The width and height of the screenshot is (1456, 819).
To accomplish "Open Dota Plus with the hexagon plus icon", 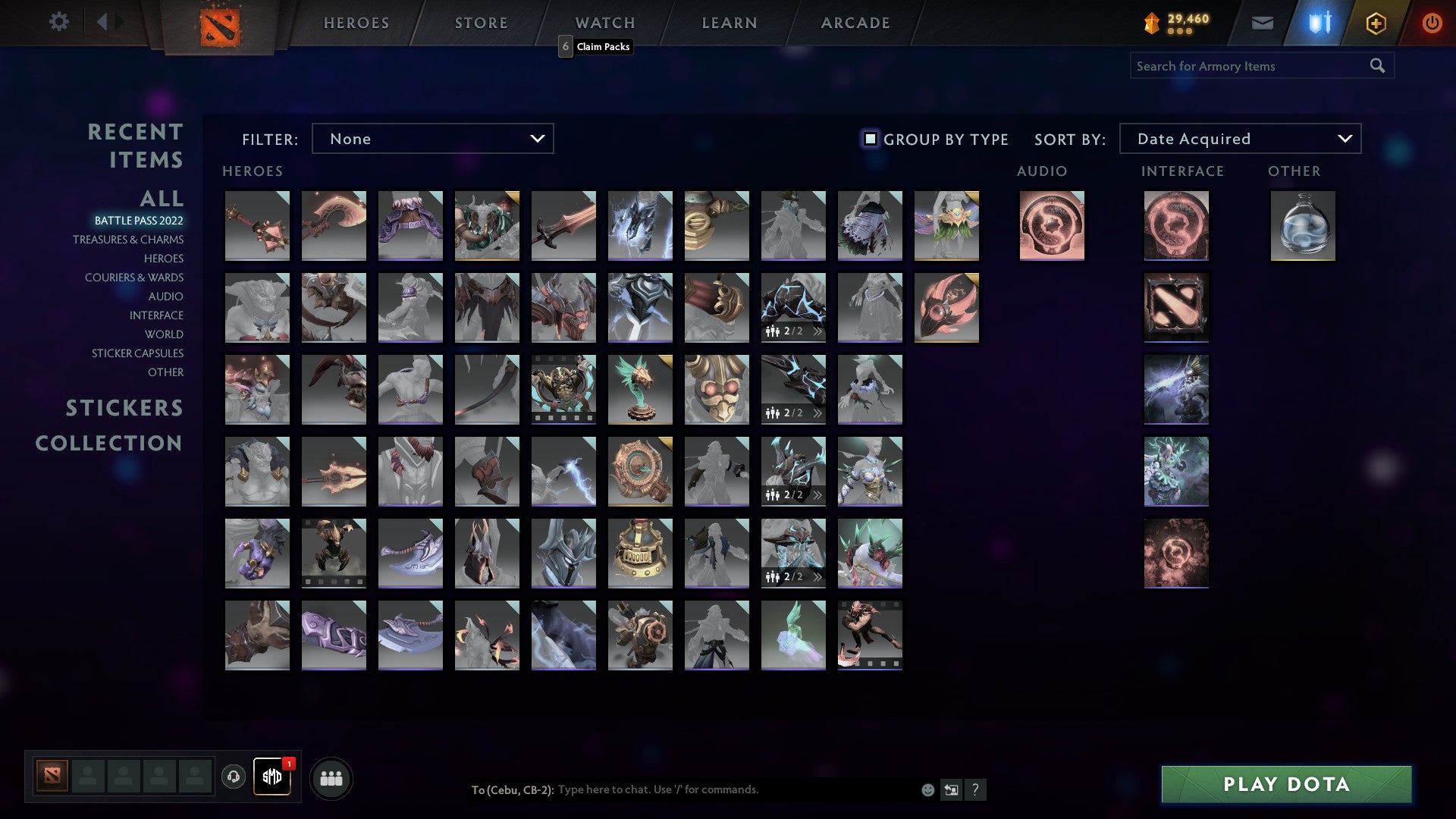I will (1376, 23).
